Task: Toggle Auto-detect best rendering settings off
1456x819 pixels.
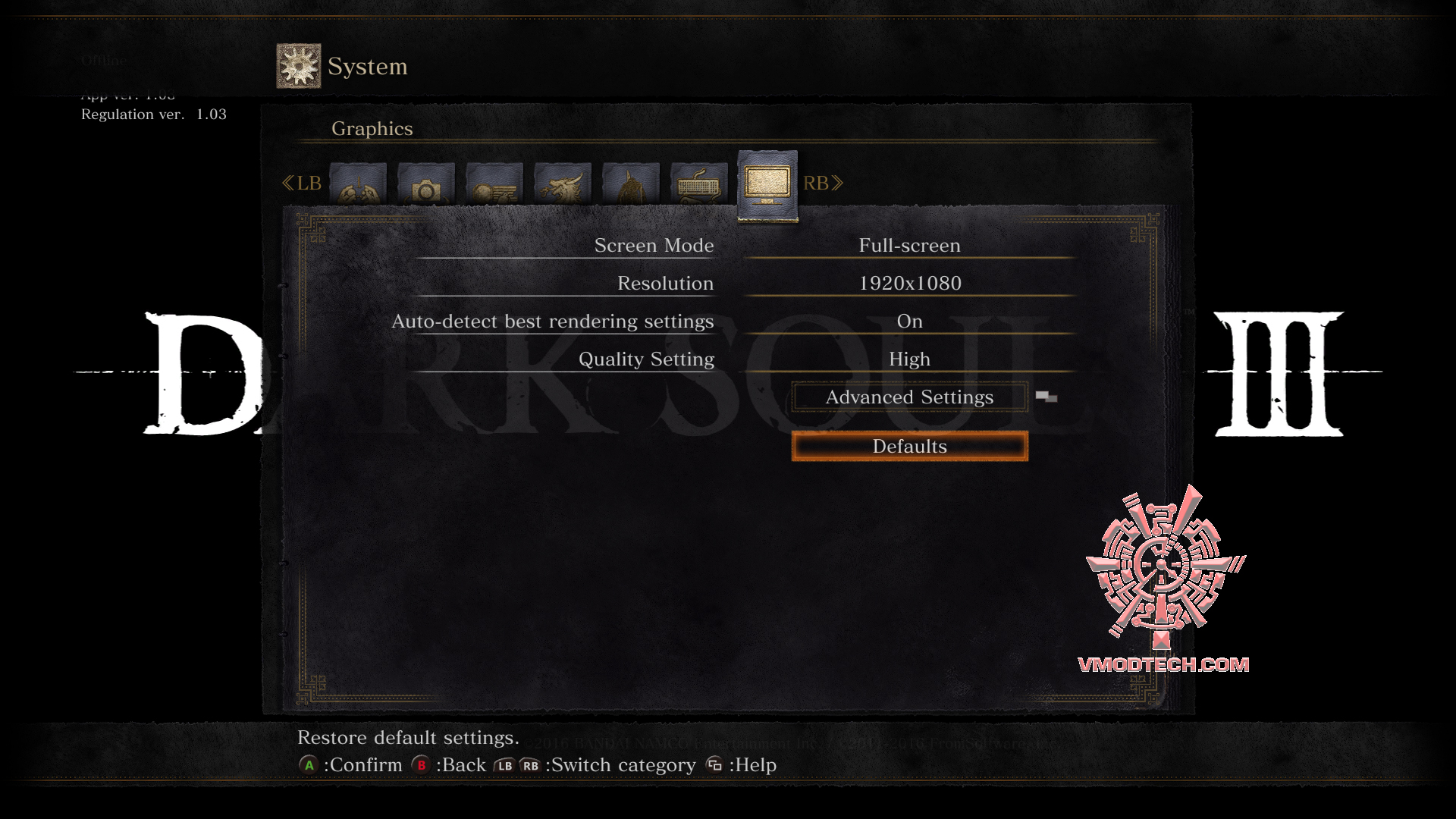Action: click(909, 322)
